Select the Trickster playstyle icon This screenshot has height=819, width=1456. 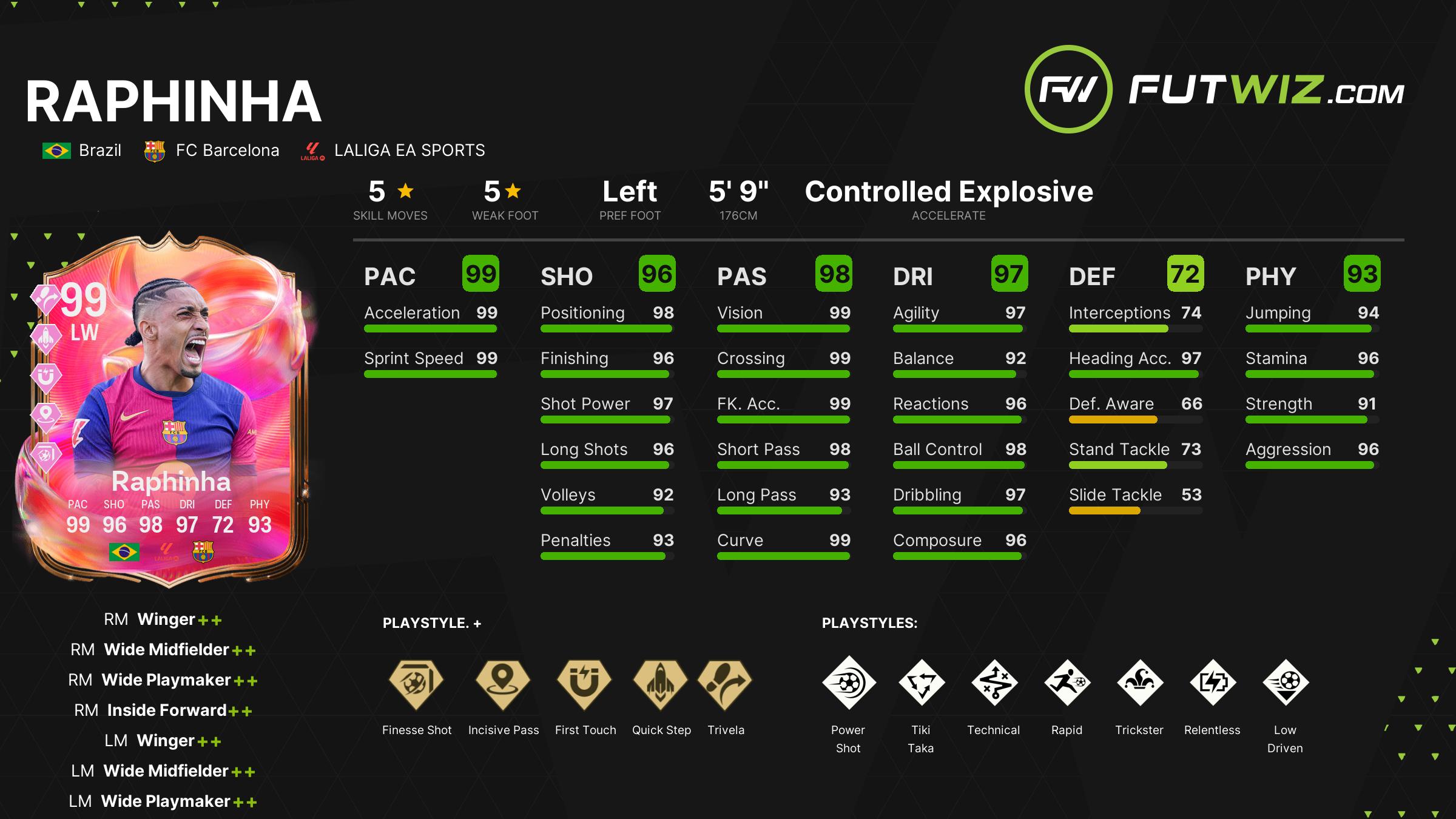coord(1139,682)
